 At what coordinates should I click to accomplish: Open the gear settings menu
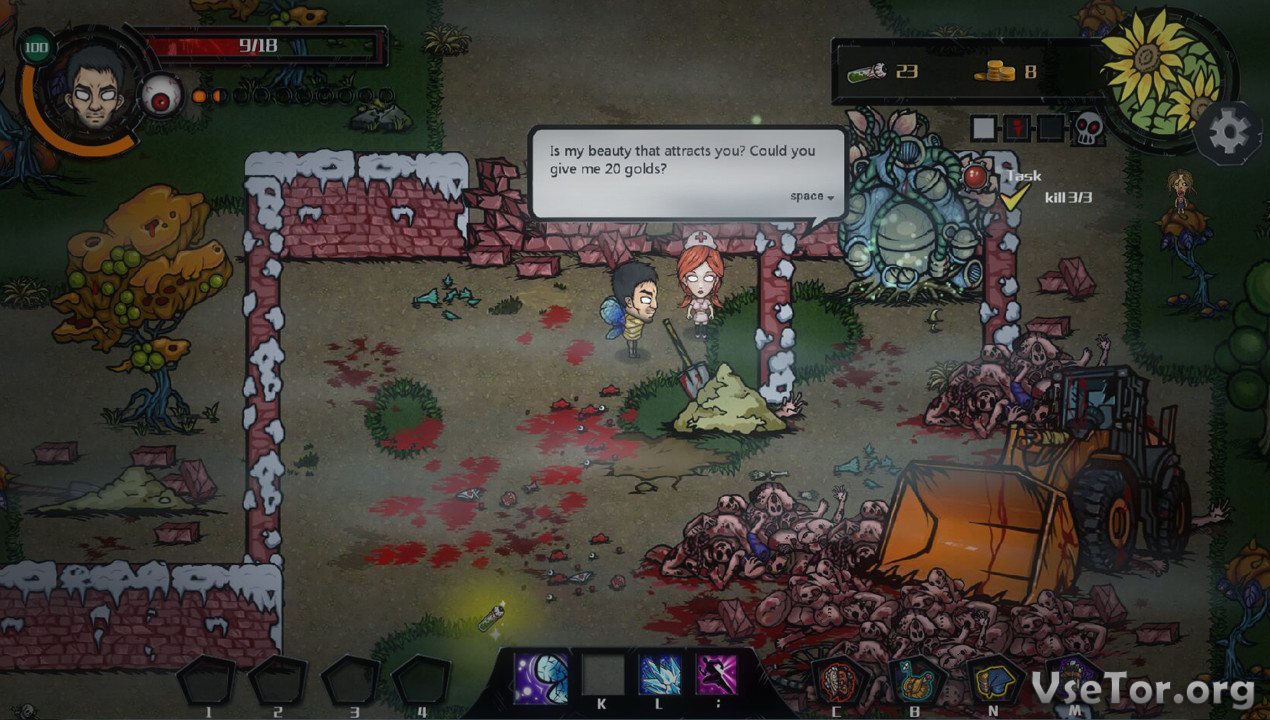(1229, 134)
